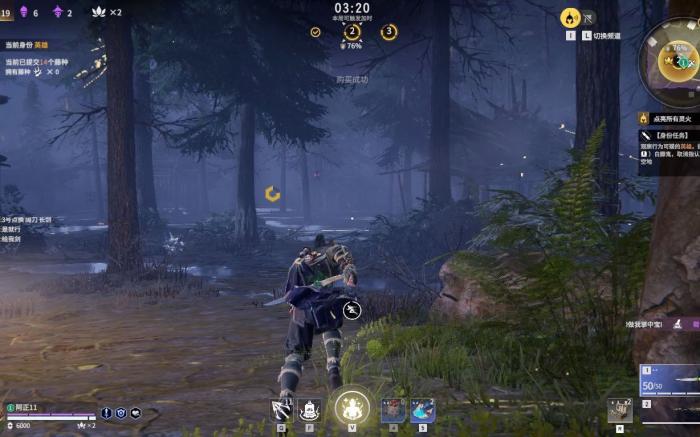700x437 pixels.
Task: Select the item slot at the bottom right
Action: point(620,409)
